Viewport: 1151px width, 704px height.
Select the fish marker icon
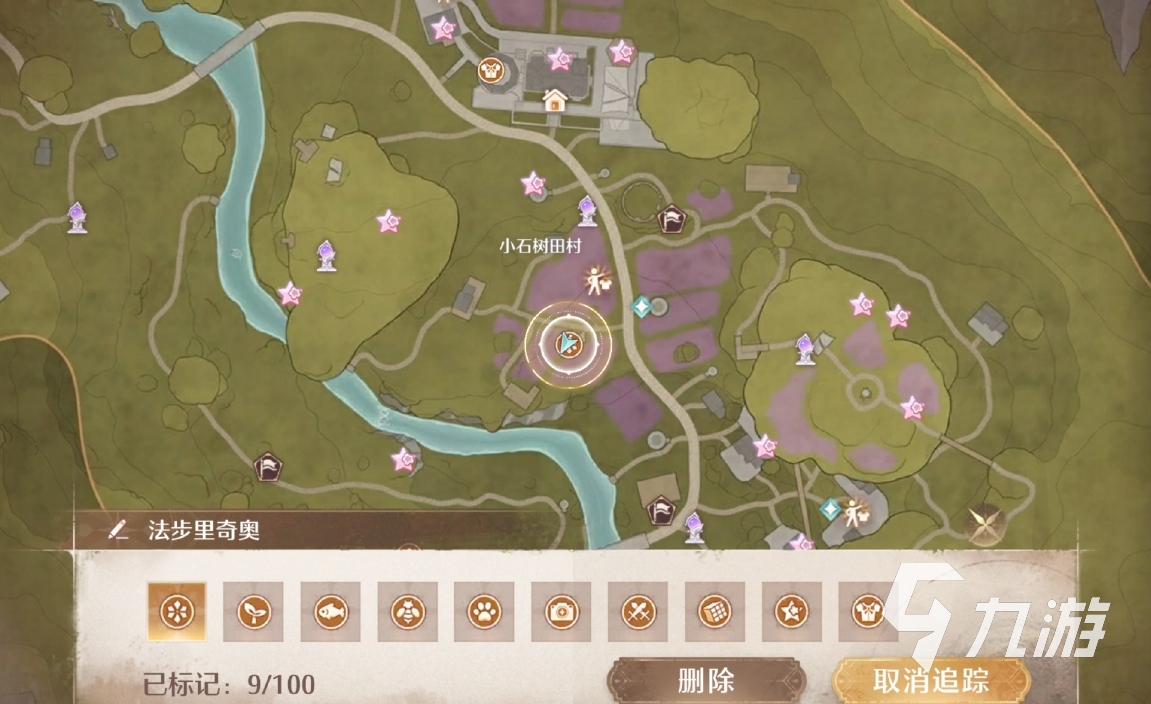pos(330,611)
